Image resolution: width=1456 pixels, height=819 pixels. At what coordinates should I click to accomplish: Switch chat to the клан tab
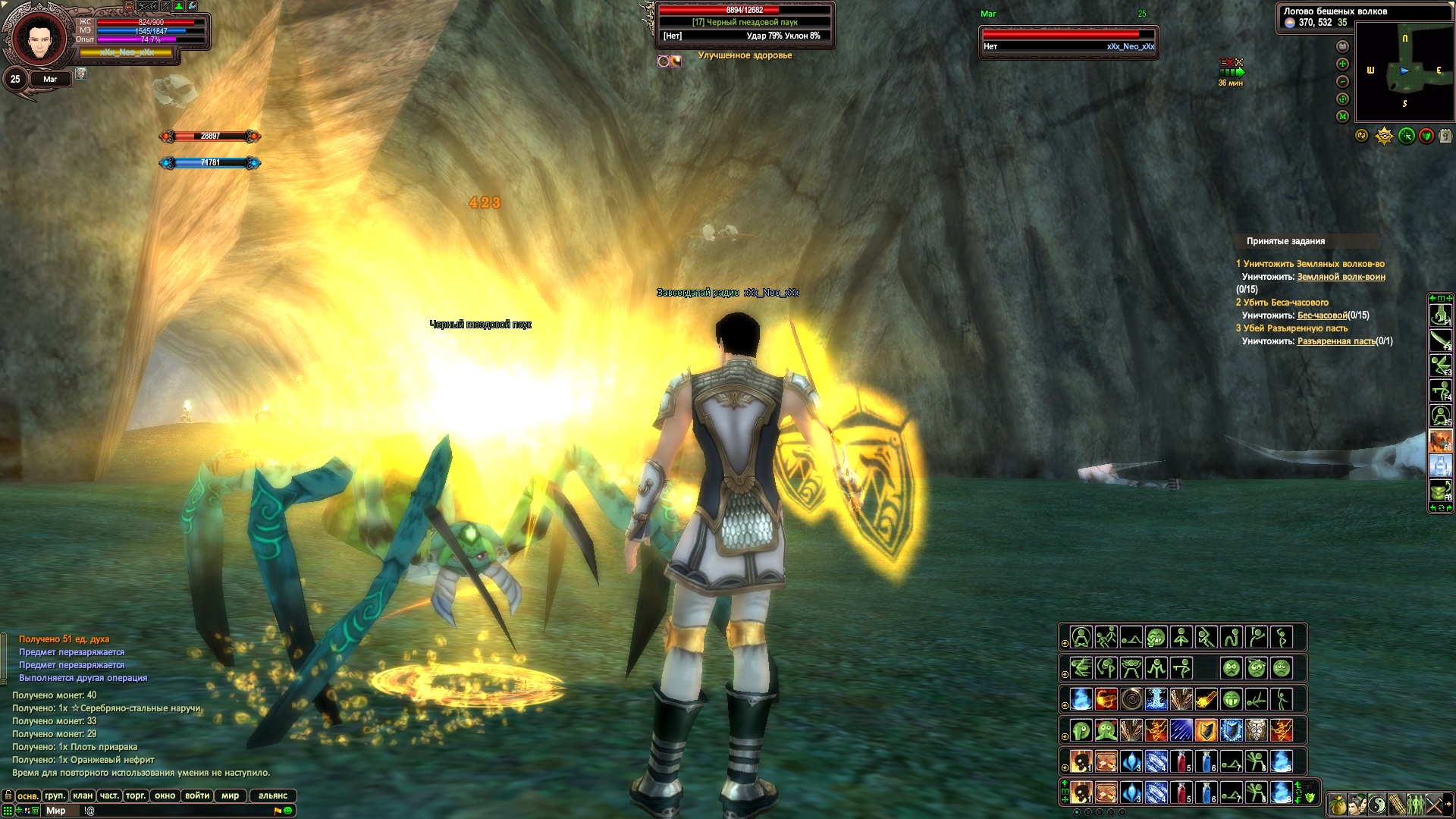coord(83,795)
